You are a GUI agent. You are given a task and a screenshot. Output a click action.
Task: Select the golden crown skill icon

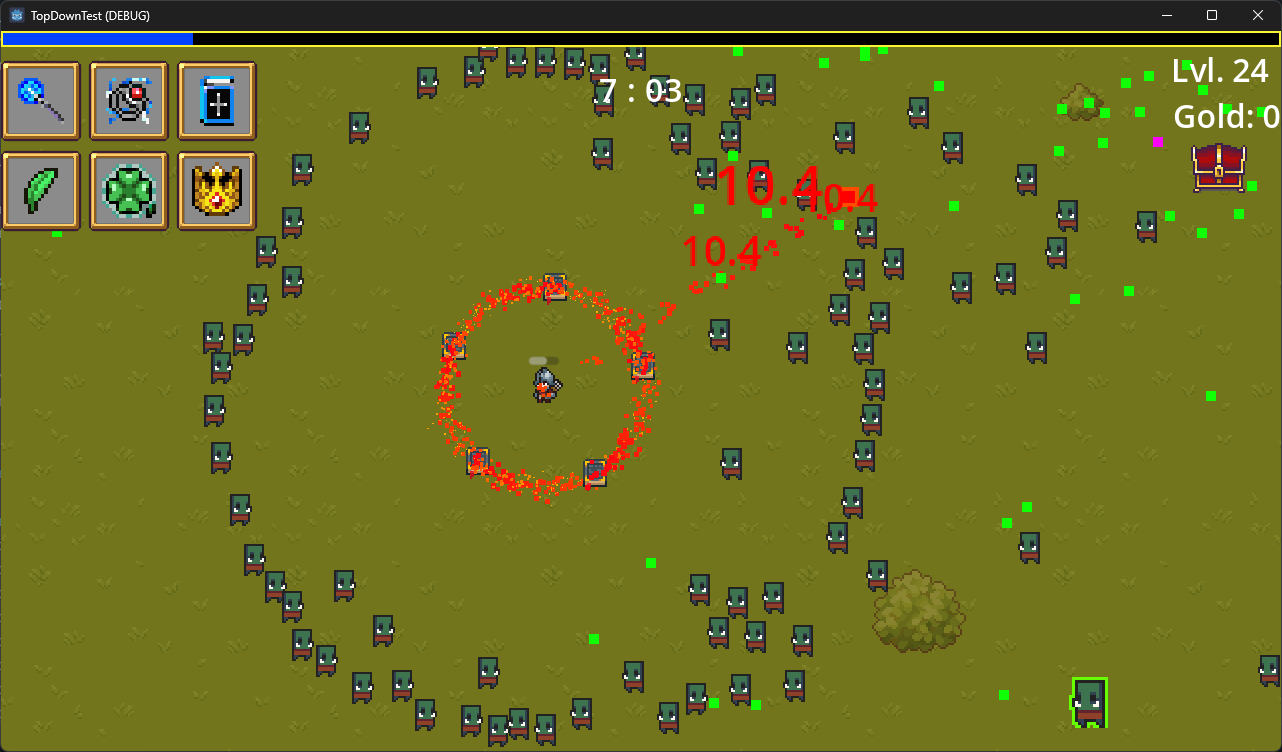click(217, 190)
